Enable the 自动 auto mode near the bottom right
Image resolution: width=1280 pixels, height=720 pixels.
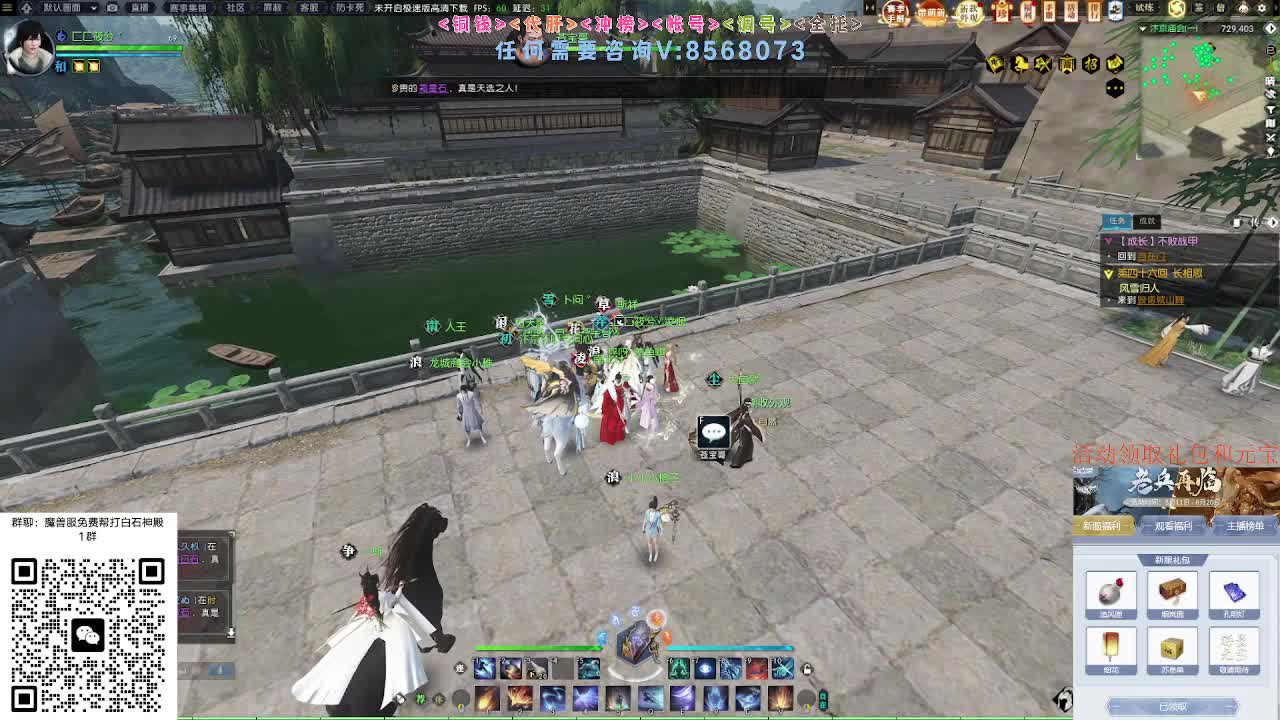[x=823, y=702]
